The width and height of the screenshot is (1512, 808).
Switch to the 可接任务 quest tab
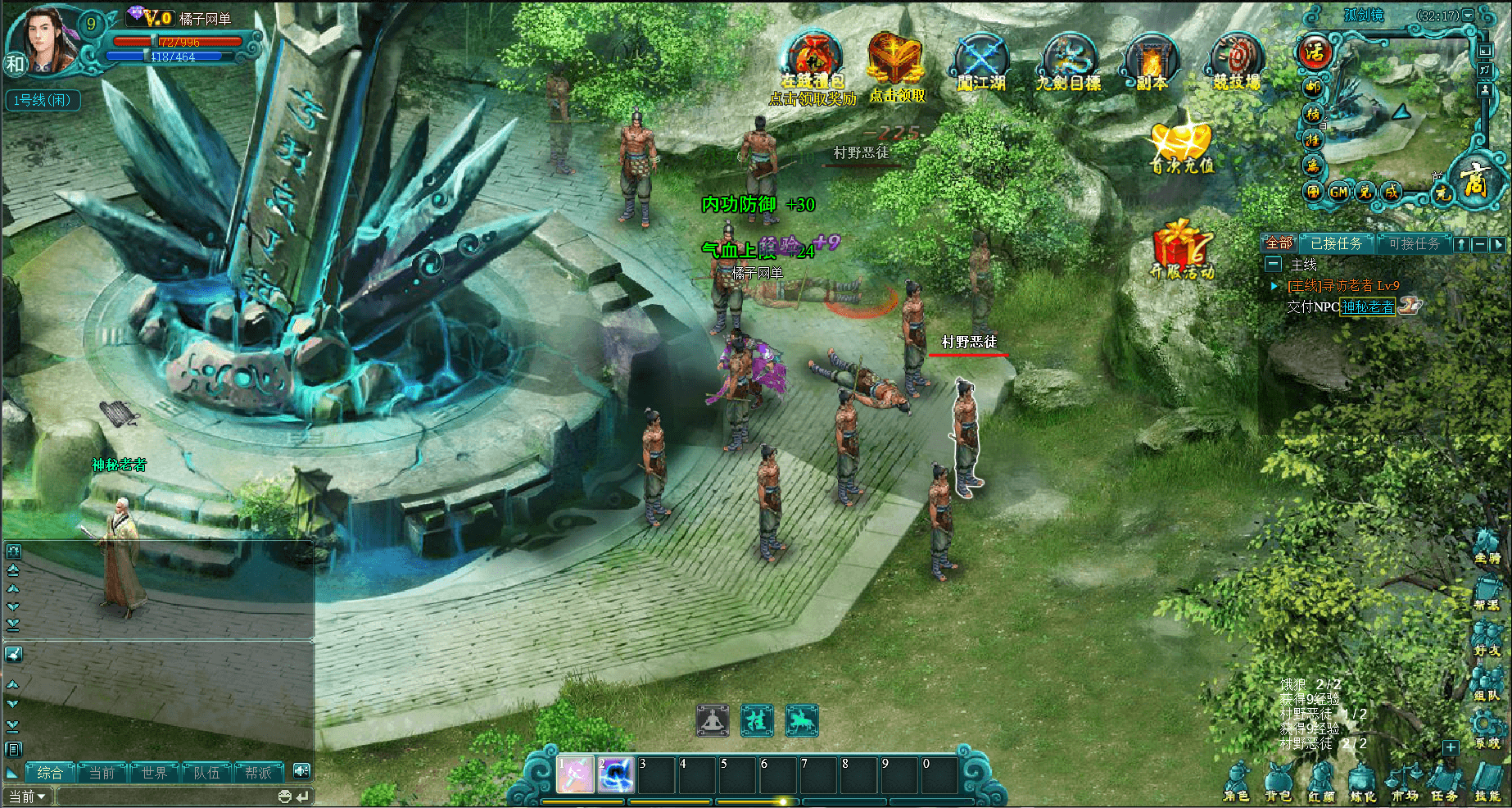pyautogui.click(x=1414, y=243)
